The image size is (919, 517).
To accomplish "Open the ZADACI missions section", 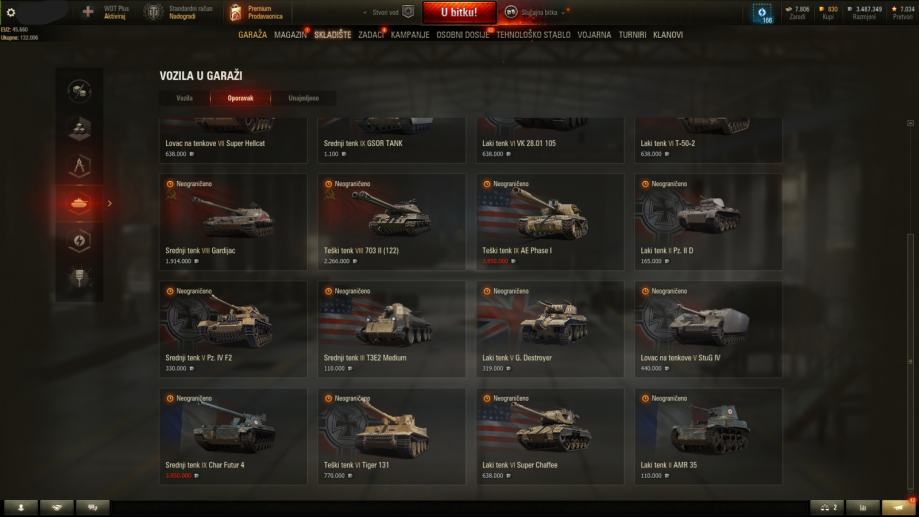I will 370,35.
